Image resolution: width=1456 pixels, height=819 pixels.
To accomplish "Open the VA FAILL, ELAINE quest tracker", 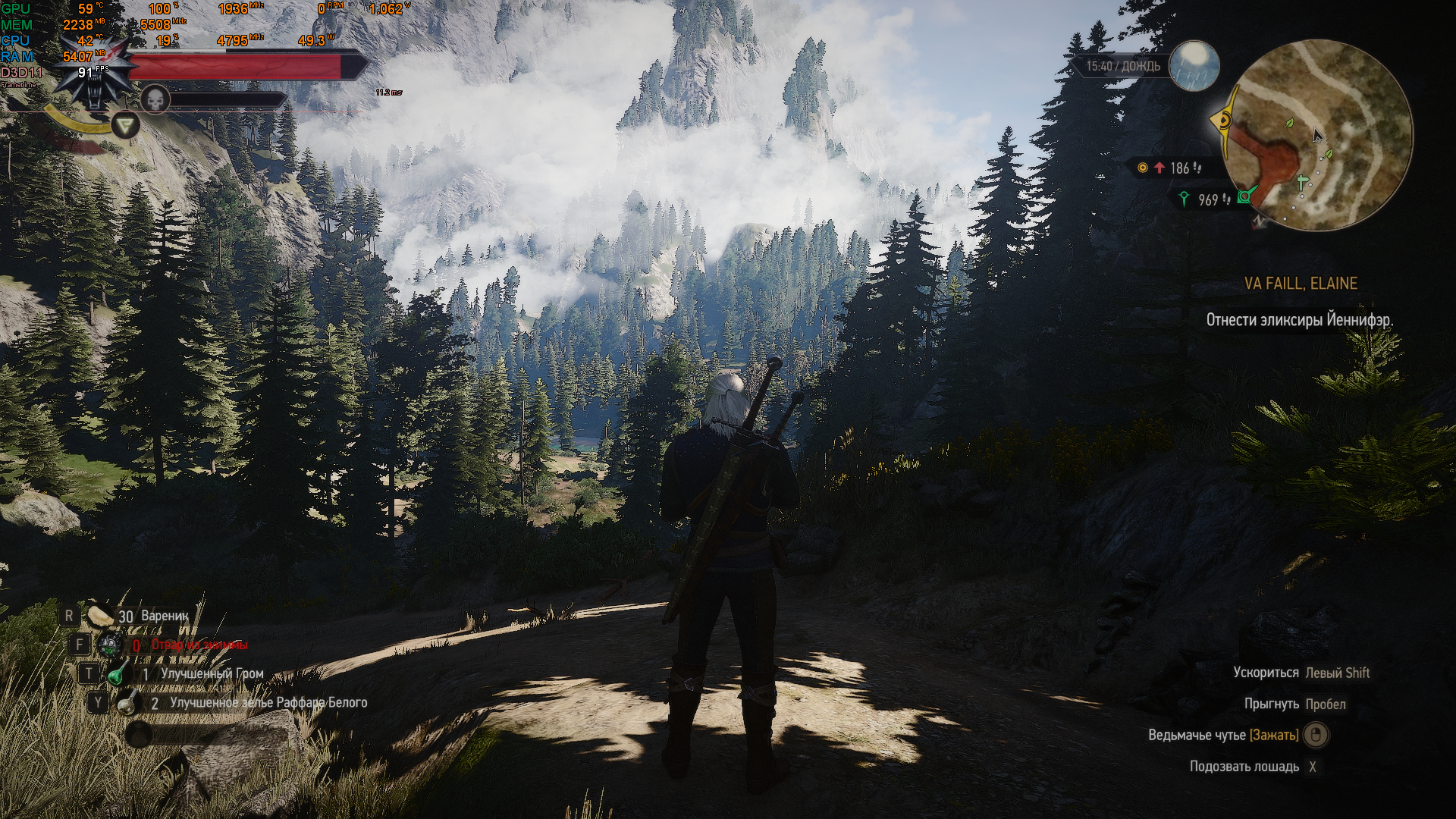I will [1301, 284].
